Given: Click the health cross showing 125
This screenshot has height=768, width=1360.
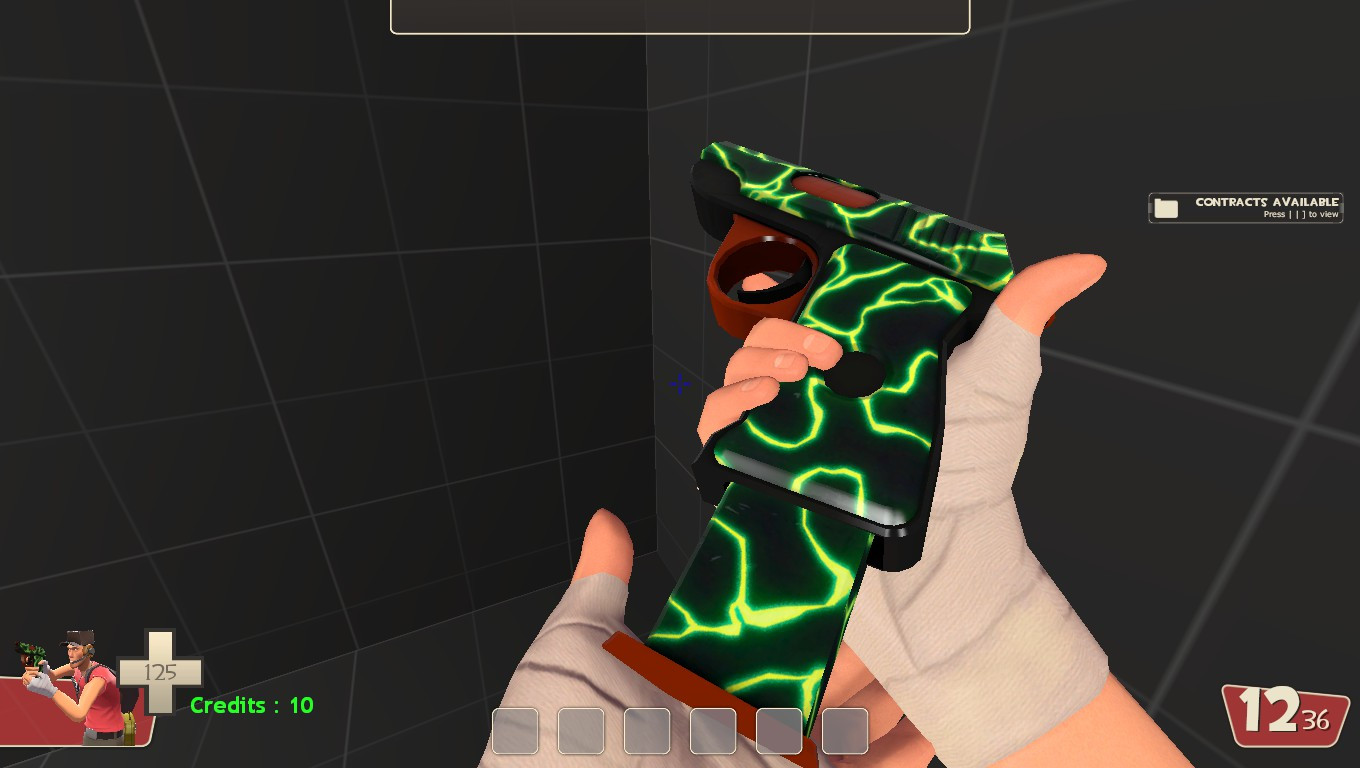Looking at the screenshot, I should 160,672.
